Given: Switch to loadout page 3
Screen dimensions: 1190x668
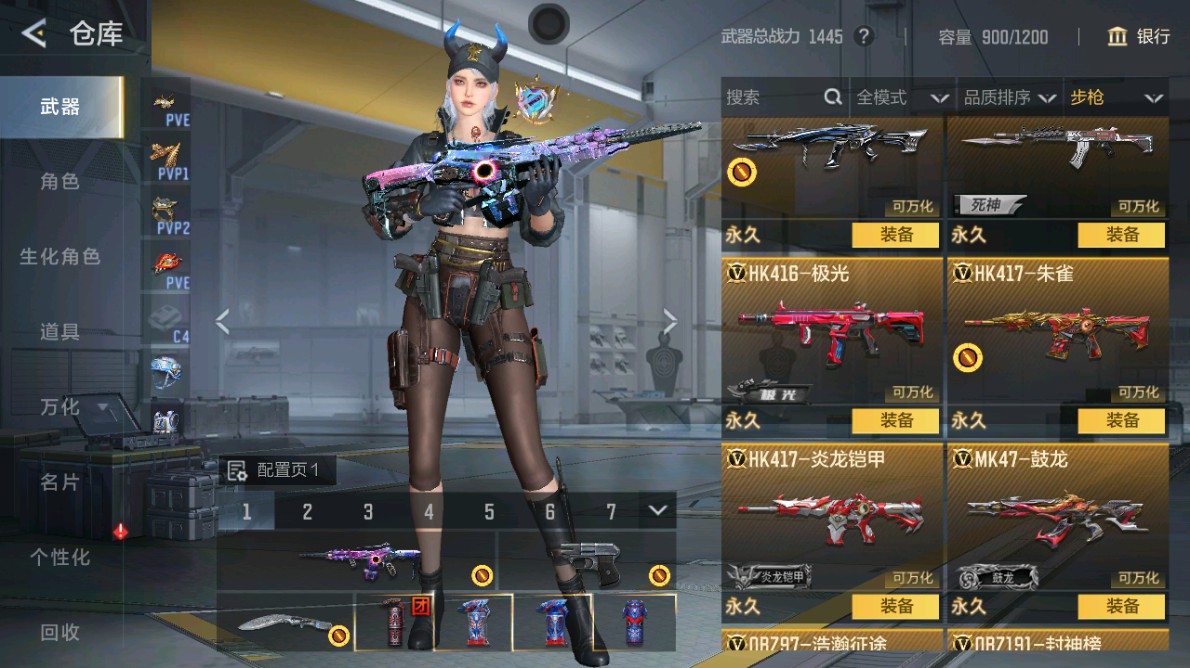Looking at the screenshot, I should point(368,512).
